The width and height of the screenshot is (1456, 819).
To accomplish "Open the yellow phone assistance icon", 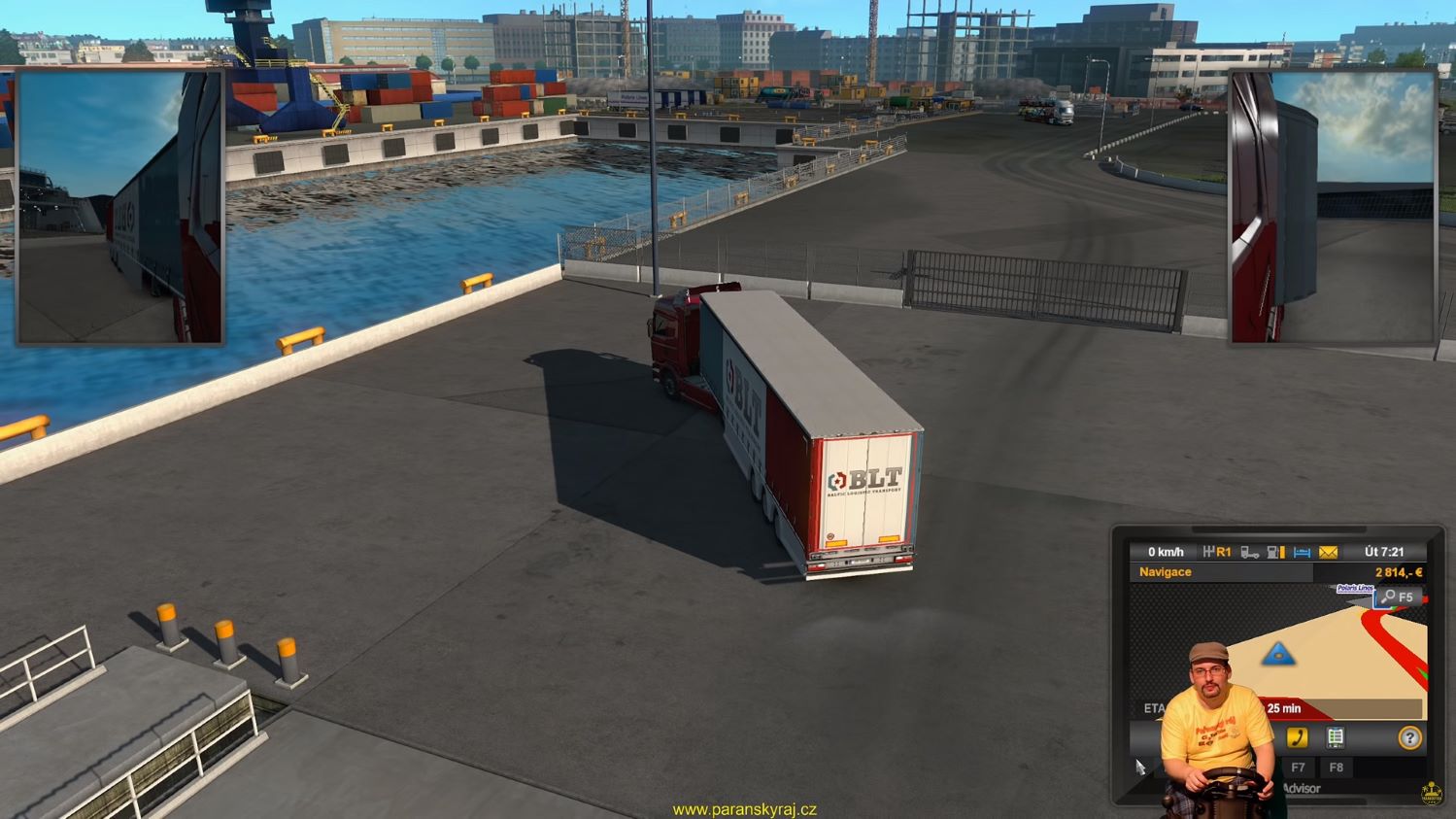I will pos(1297,738).
